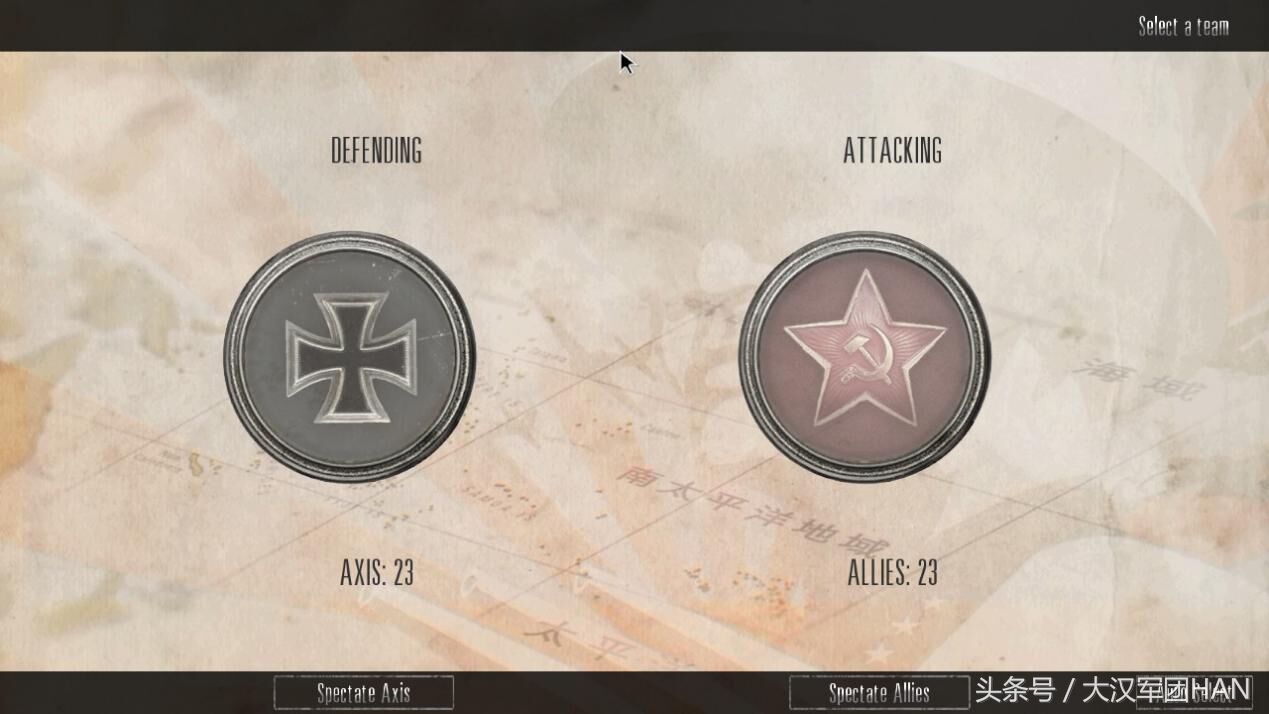Viewport: 1269px width, 714px height.
Task: Choose the Spectate Allies button
Action: pyautogui.click(x=878, y=692)
